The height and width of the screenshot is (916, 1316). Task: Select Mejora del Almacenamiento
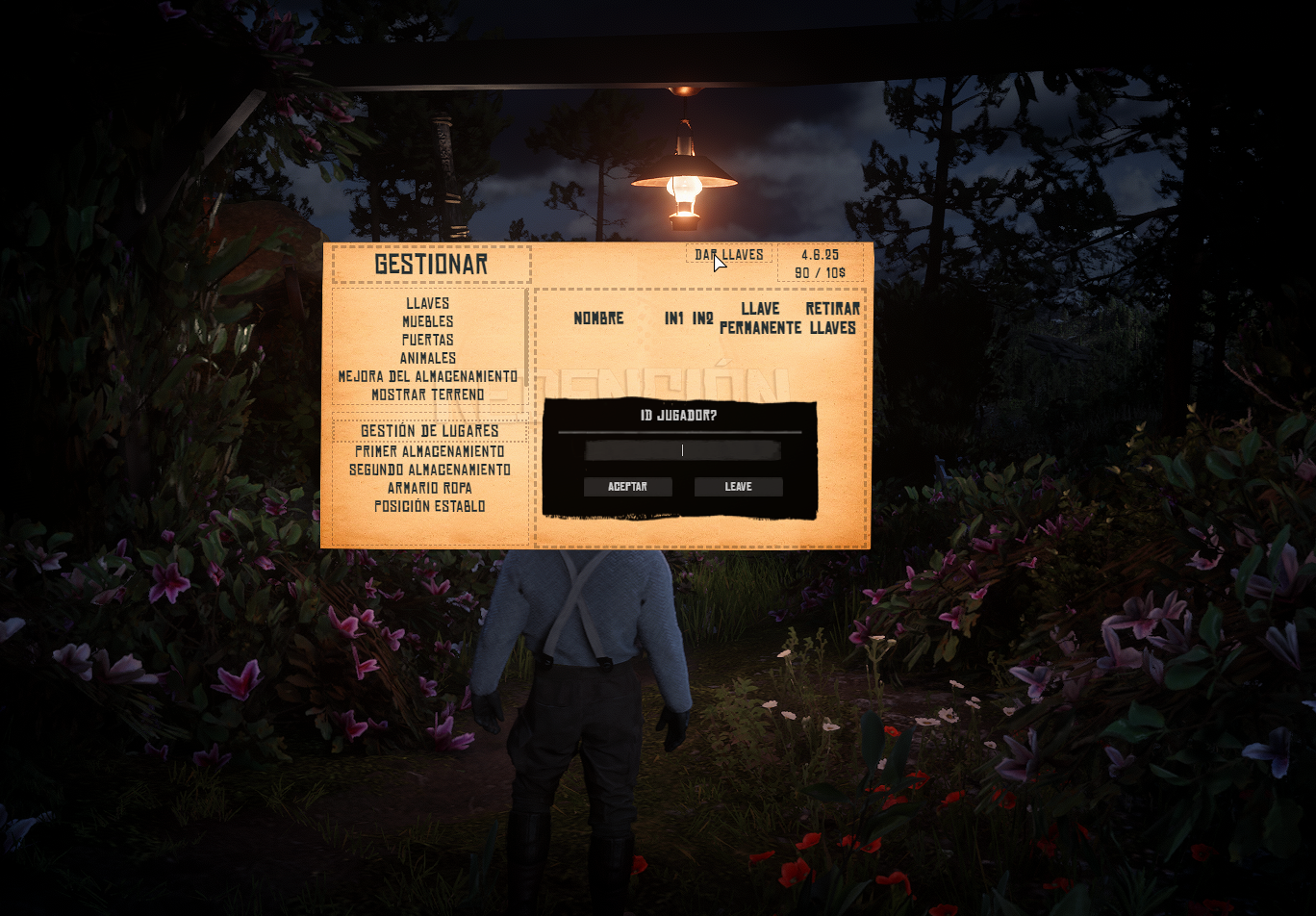(427, 376)
